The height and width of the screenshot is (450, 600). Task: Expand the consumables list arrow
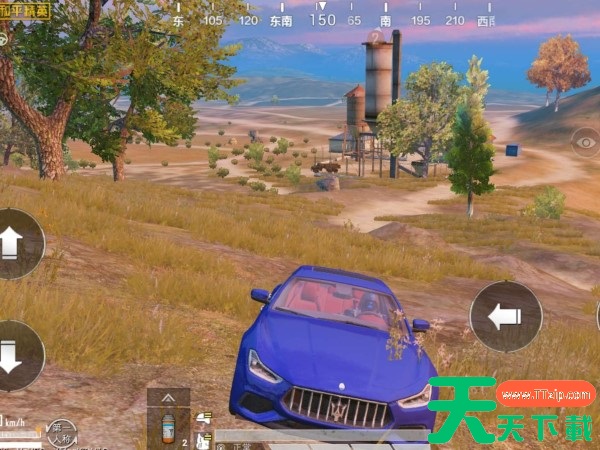tap(167, 397)
